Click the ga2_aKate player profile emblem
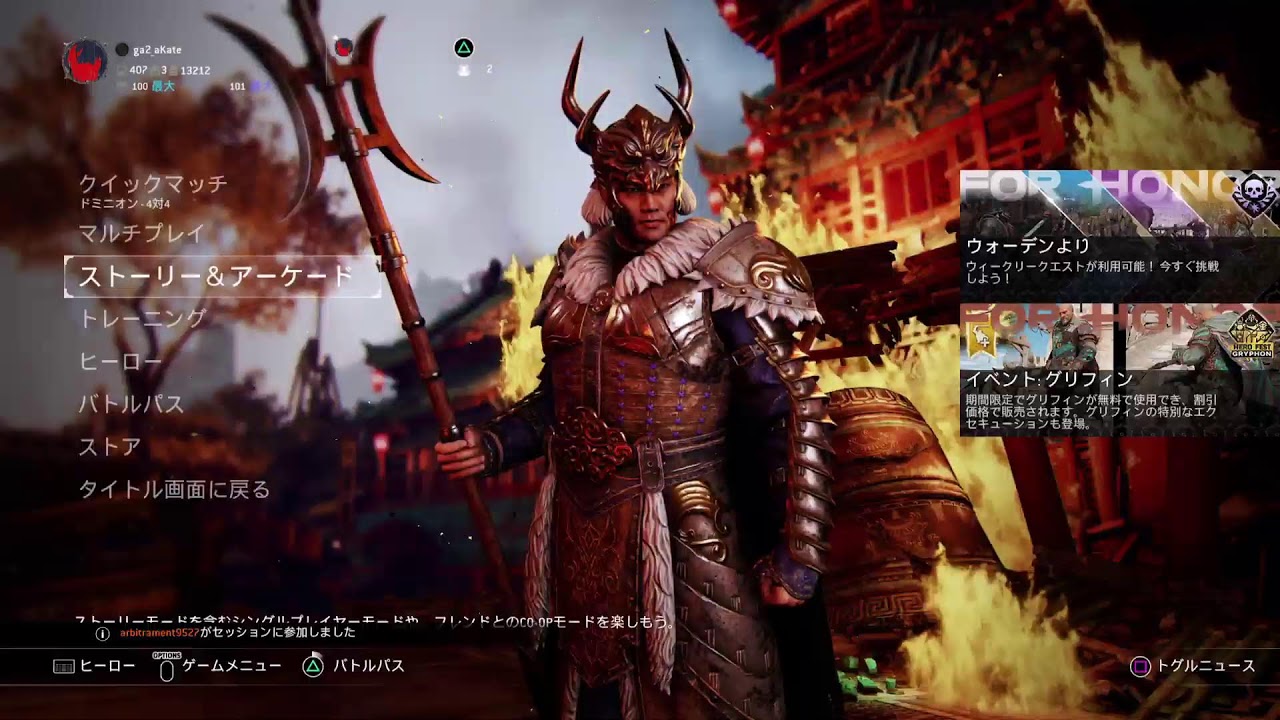The width and height of the screenshot is (1280, 720). click(x=84, y=62)
